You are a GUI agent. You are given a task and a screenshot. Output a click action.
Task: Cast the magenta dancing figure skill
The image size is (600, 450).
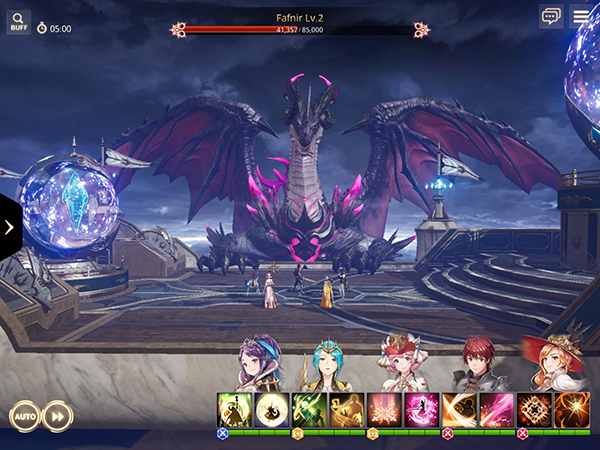coord(421,410)
